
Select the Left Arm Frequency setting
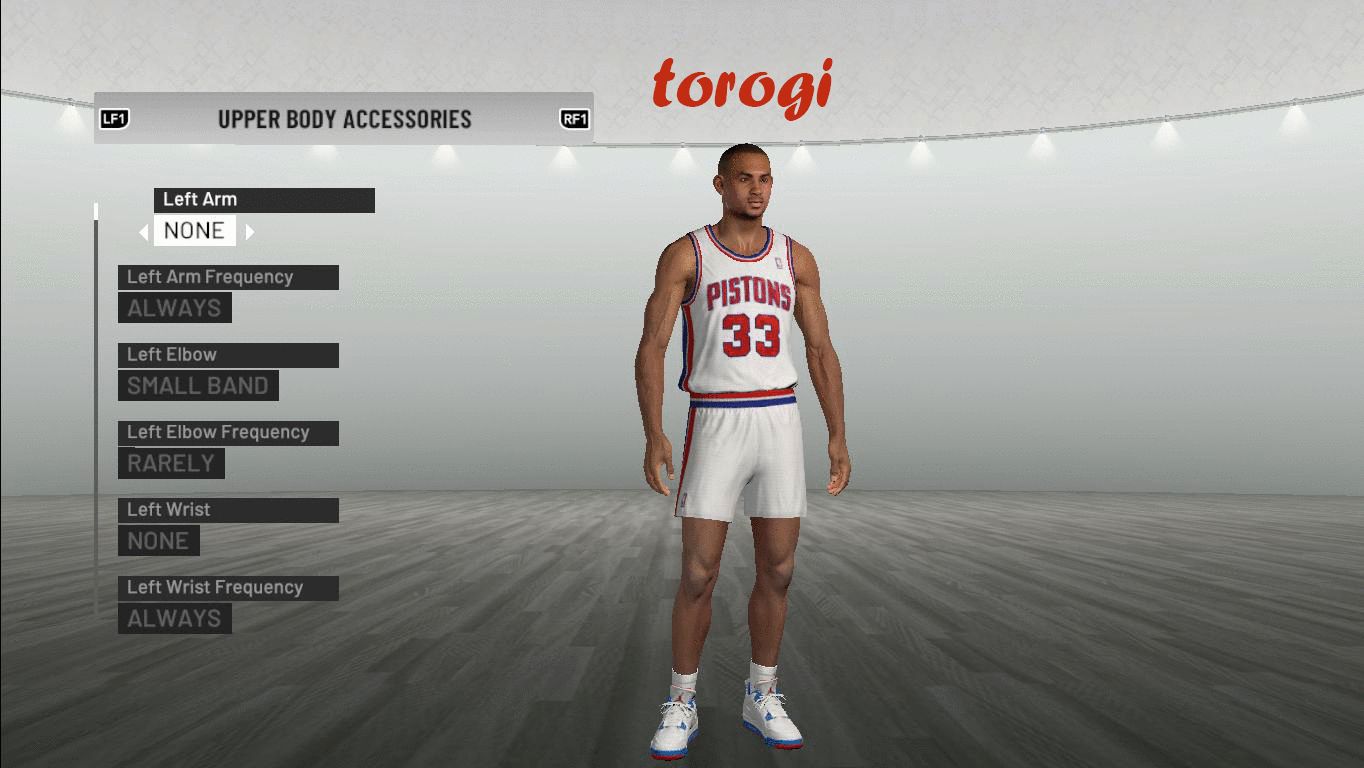pyautogui.click(x=228, y=278)
